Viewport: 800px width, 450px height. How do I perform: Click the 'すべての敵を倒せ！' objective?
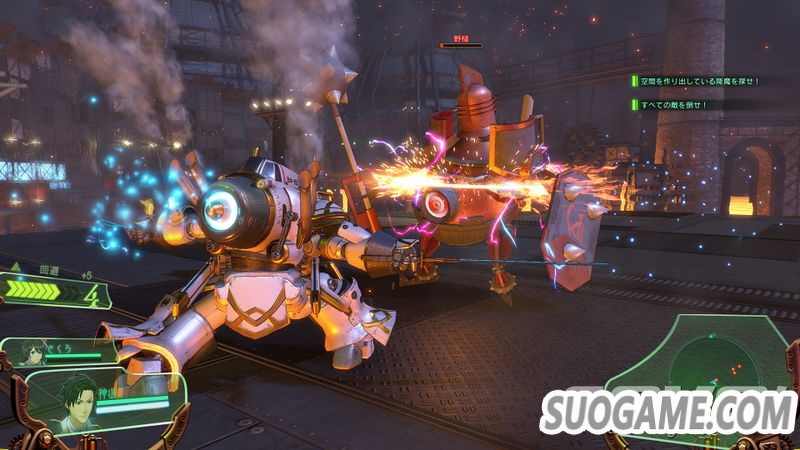click(672, 104)
